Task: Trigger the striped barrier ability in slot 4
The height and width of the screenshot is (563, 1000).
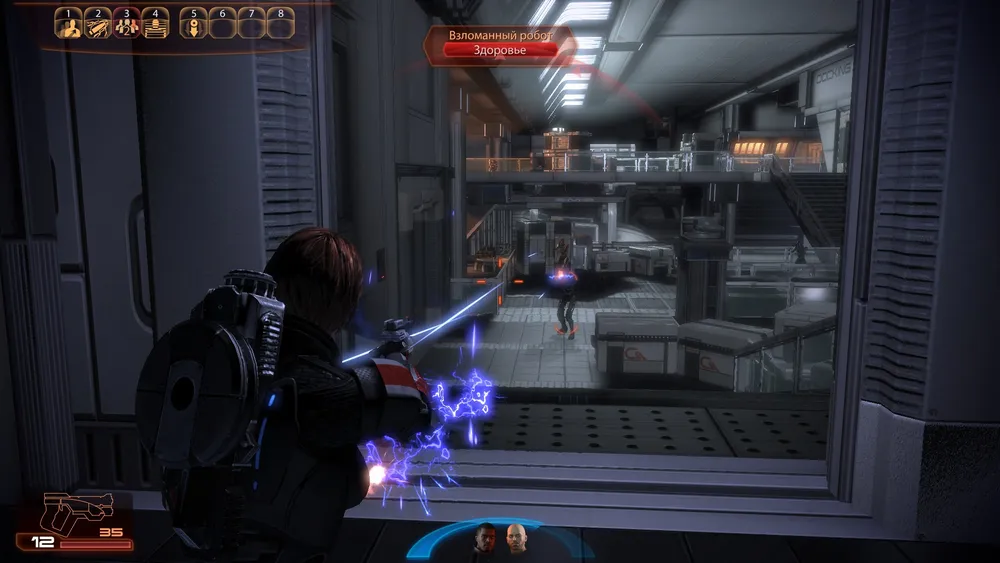Action: point(155,25)
